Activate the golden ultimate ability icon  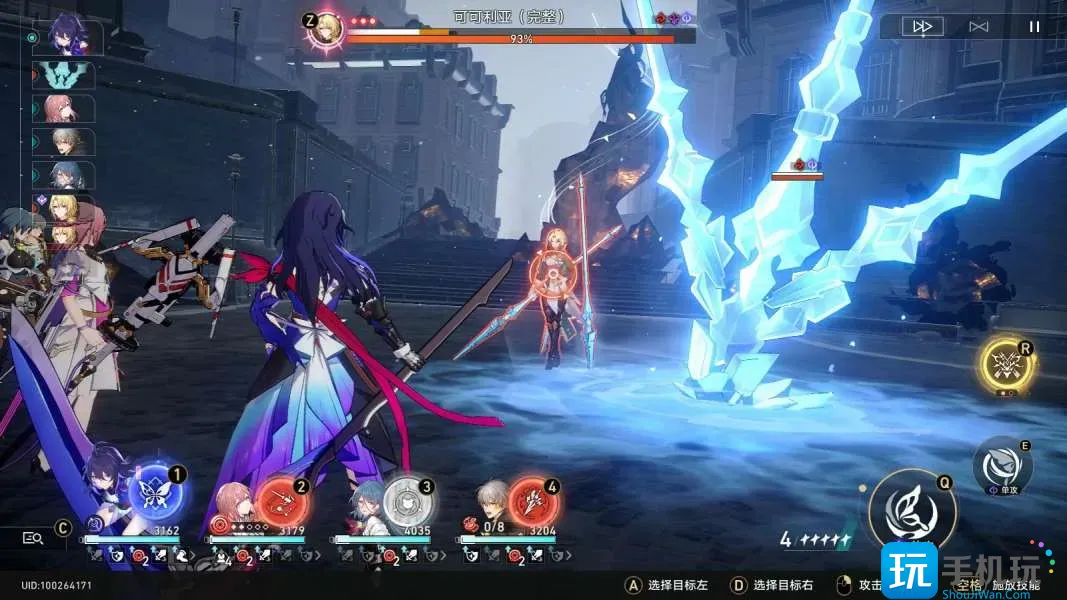click(1005, 365)
